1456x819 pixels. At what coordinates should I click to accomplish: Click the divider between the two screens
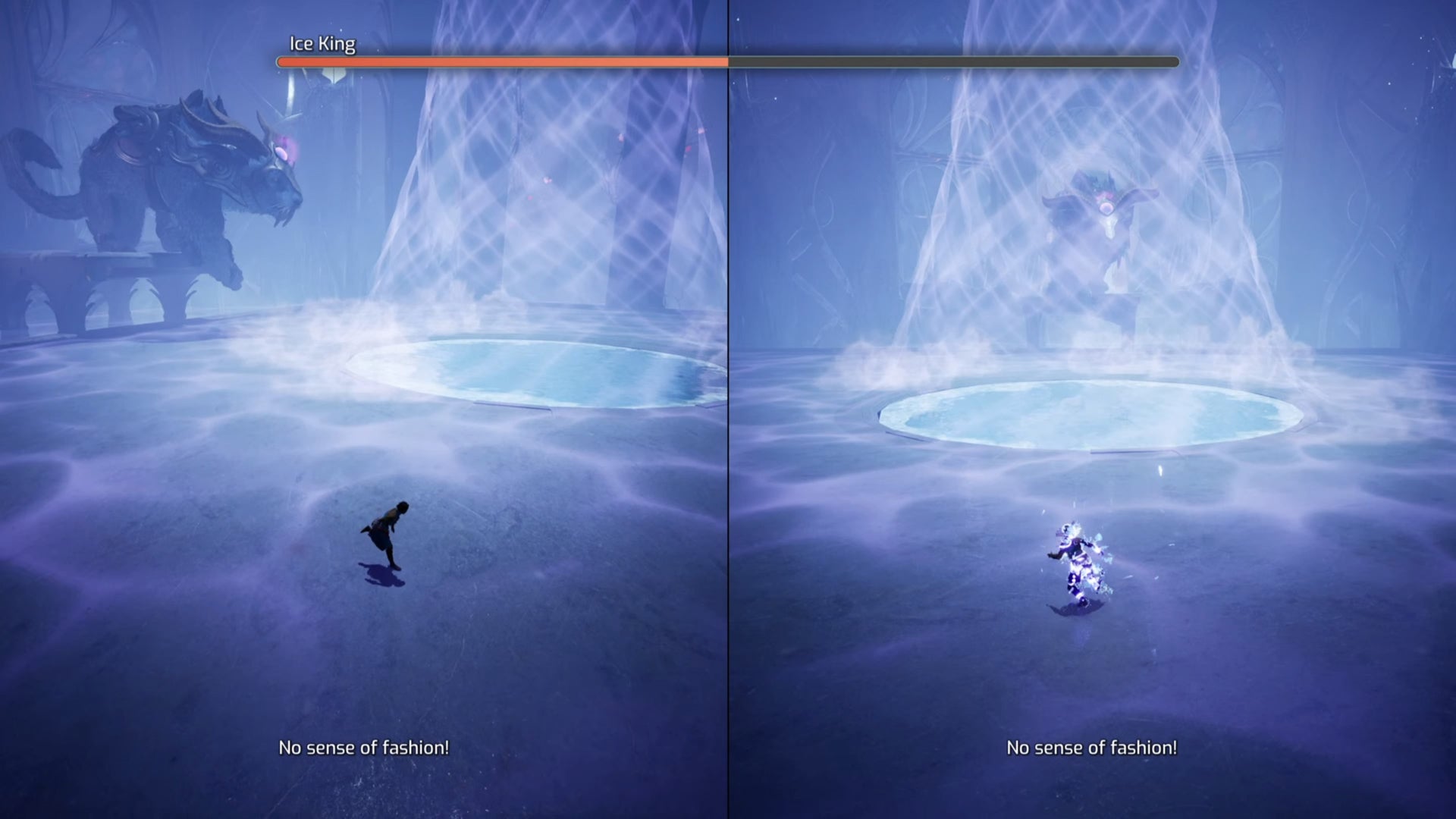(727, 409)
